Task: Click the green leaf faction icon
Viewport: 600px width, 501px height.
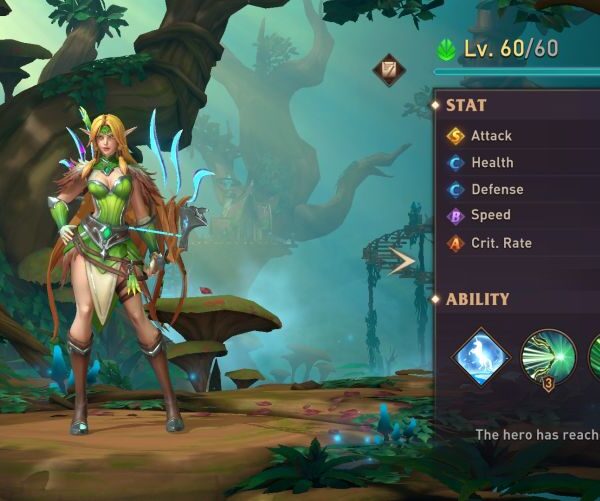Action: (447, 49)
